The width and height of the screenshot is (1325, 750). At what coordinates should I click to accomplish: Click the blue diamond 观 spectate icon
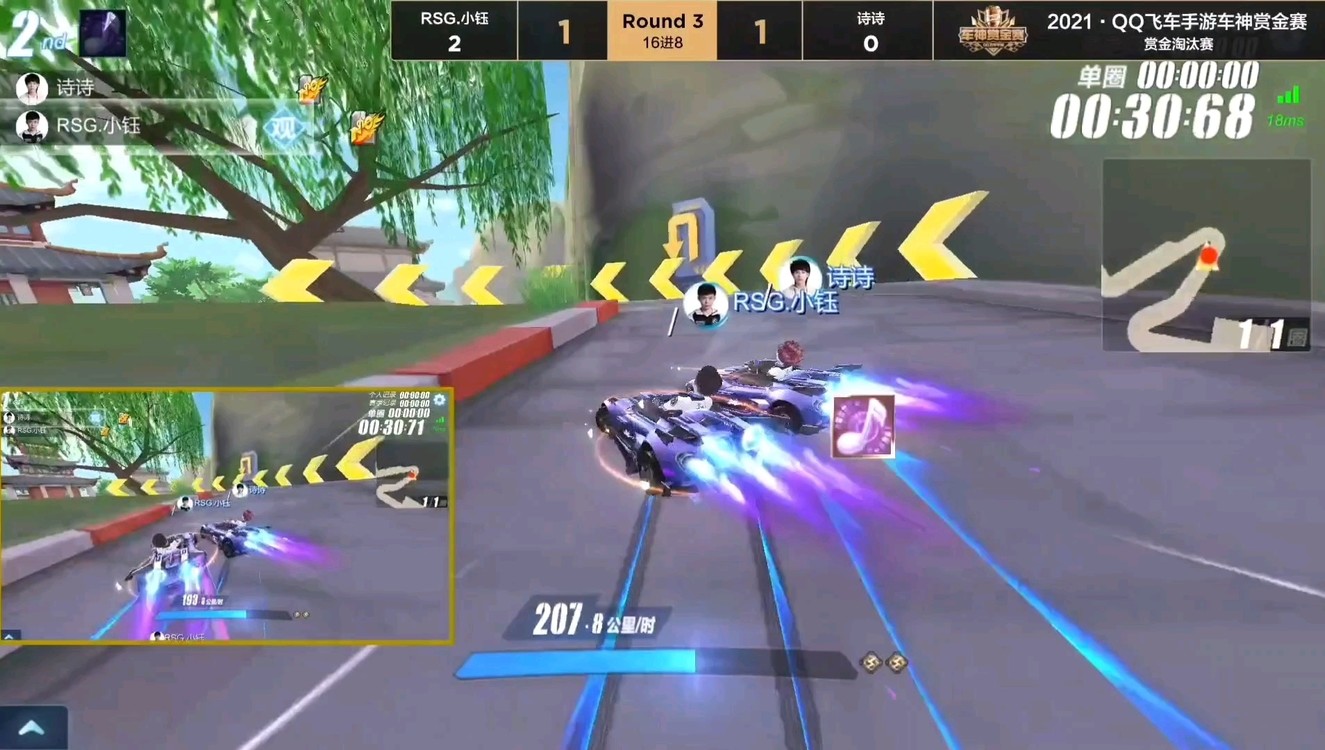pyautogui.click(x=285, y=129)
